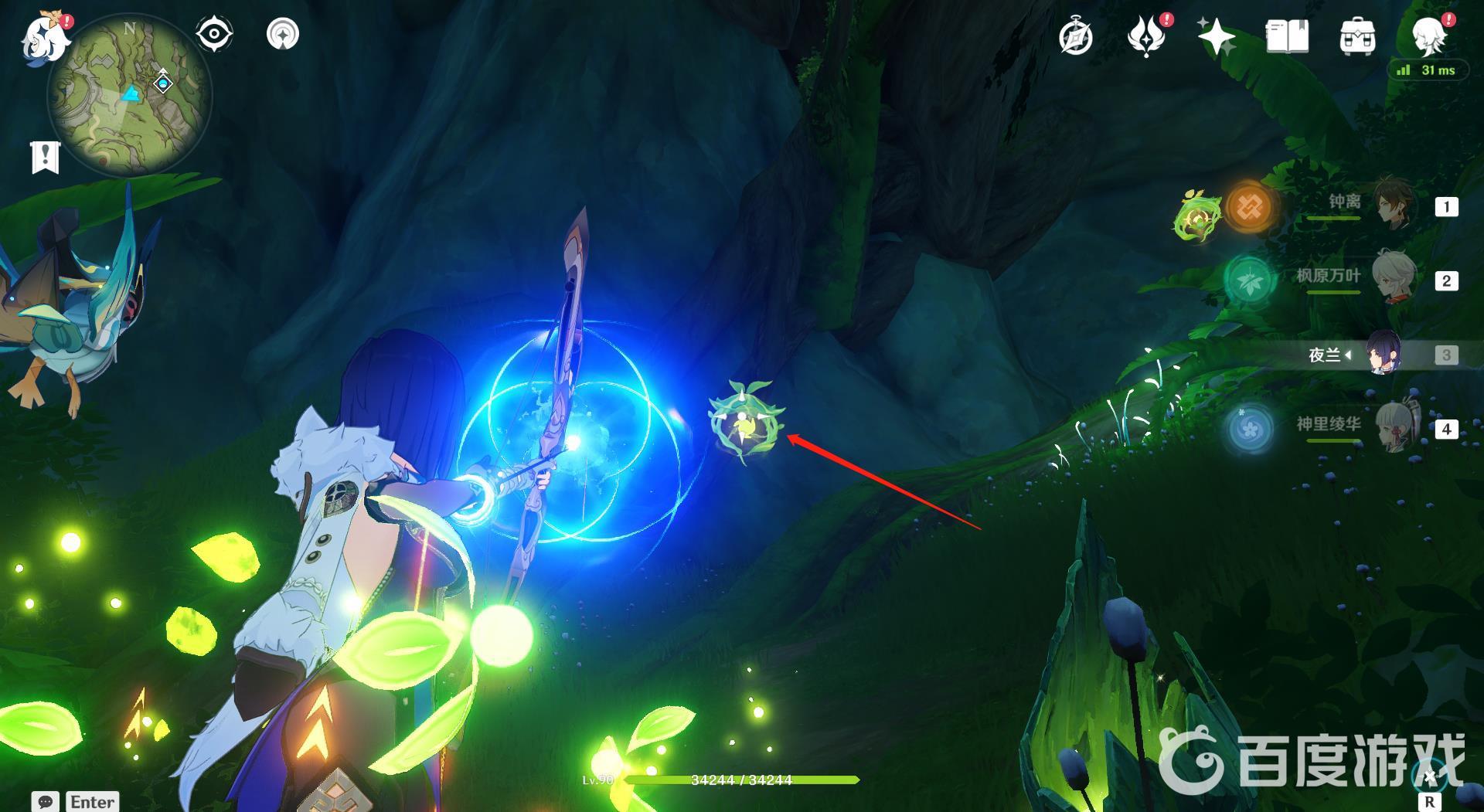
Task: Open the events icon with red alert
Action: tap(1146, 37)
